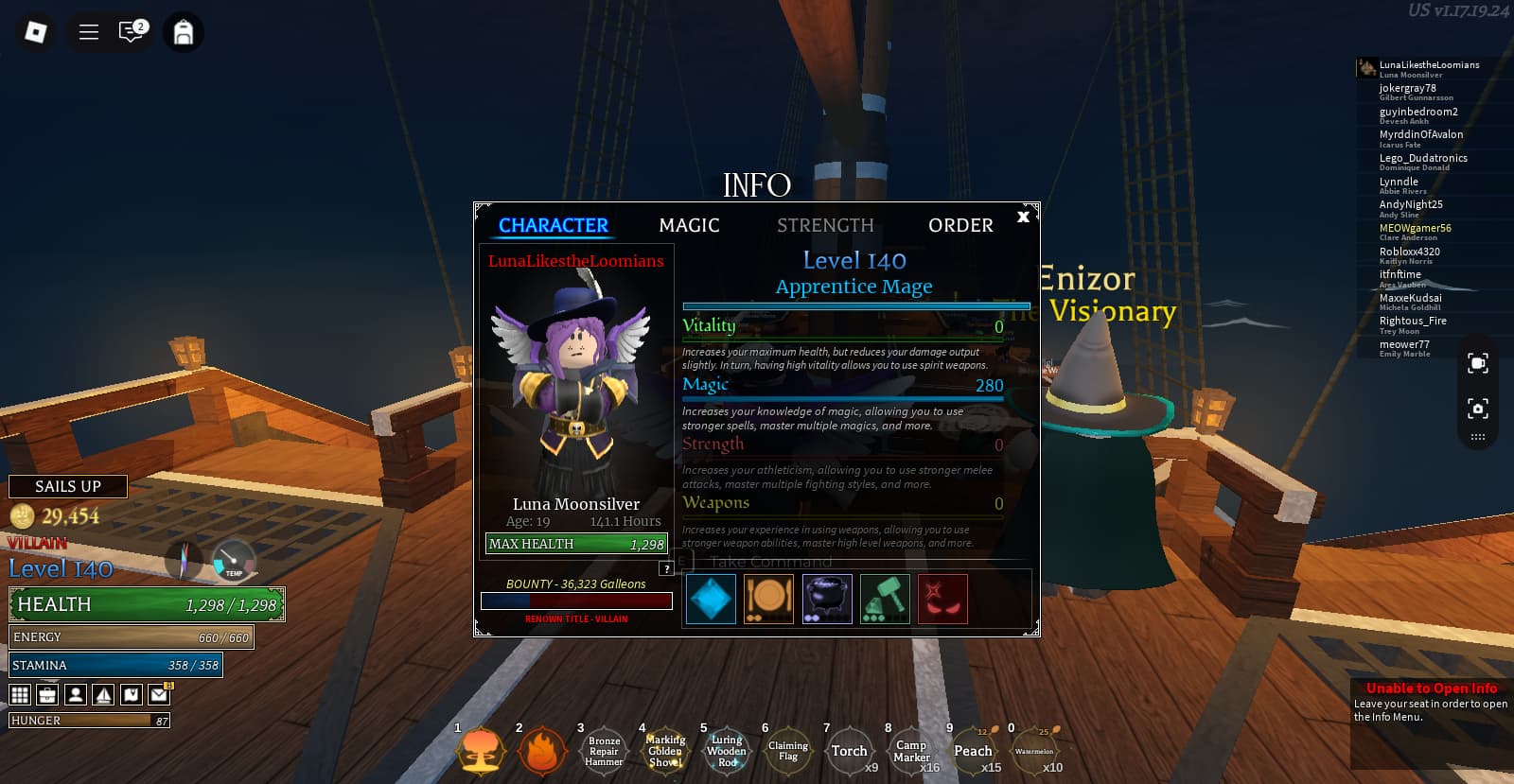Open the Strength tab
The height and width of the screenshot is (784, 1514).
pyautogui.click(x=825, y=225)
